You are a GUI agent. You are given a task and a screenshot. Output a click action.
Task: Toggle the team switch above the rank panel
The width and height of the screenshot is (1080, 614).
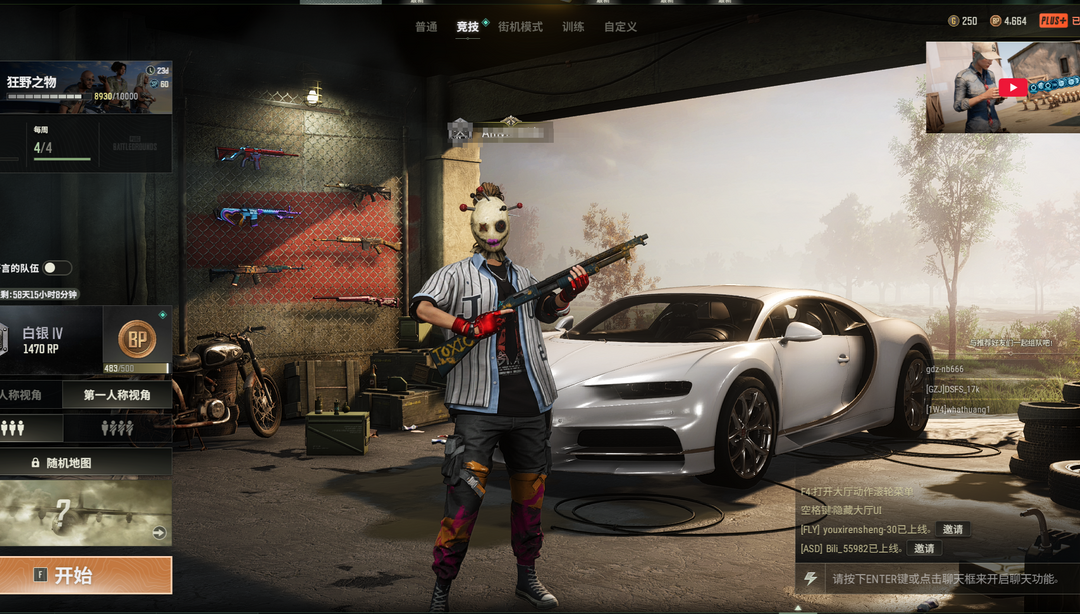pos(57,268)
